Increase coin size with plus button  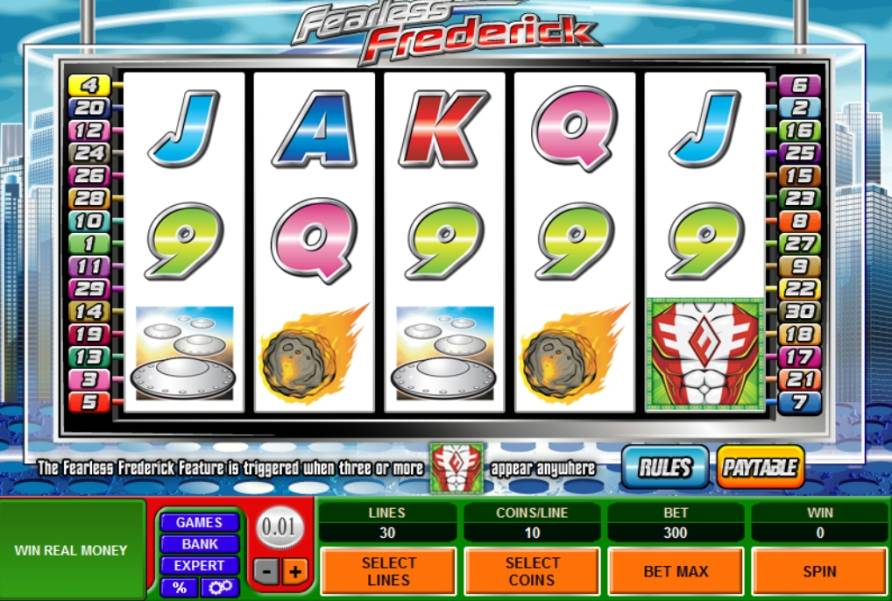tap(294, 572)
